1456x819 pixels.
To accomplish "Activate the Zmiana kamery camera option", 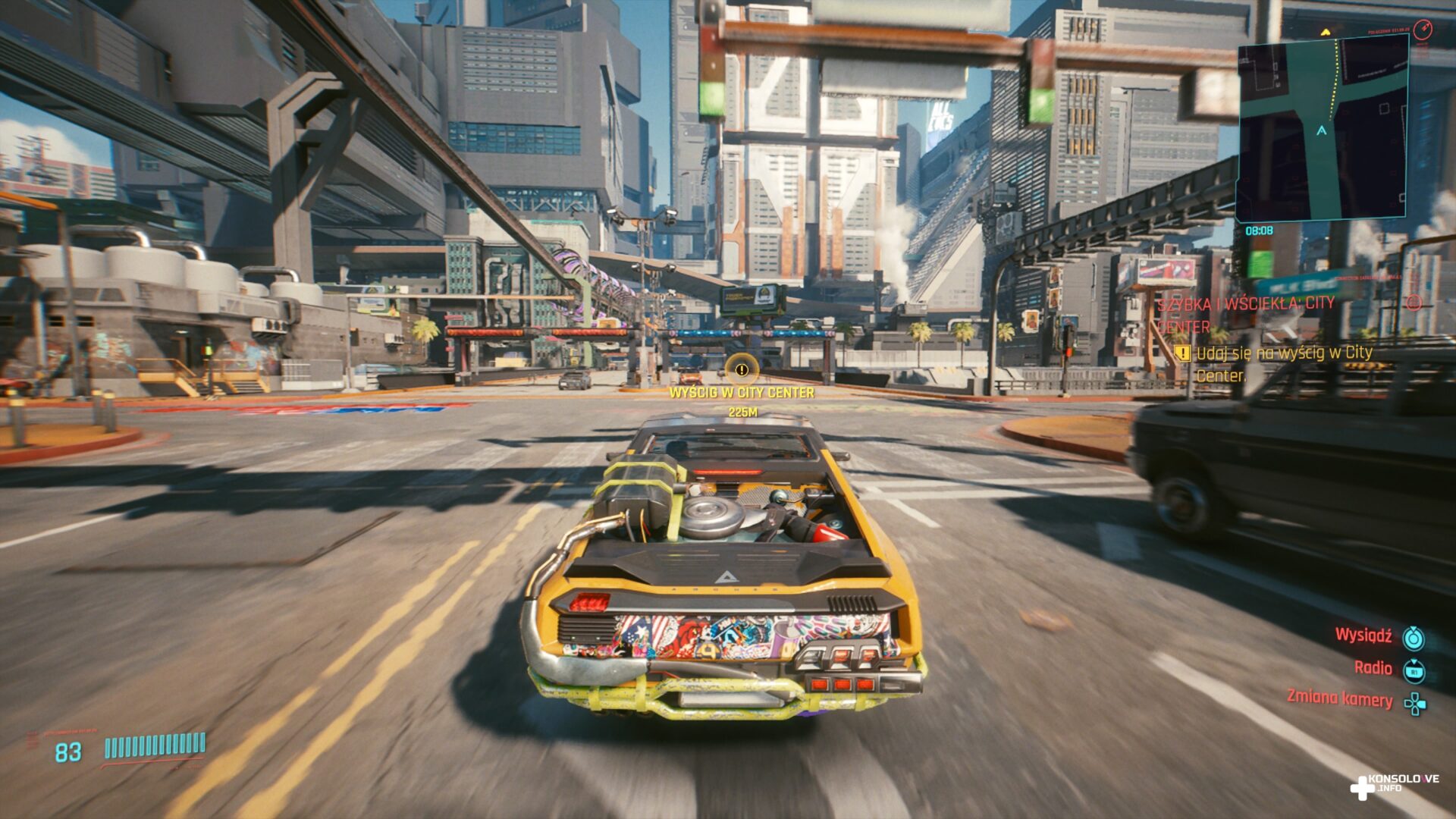I will pos(1340,698).
